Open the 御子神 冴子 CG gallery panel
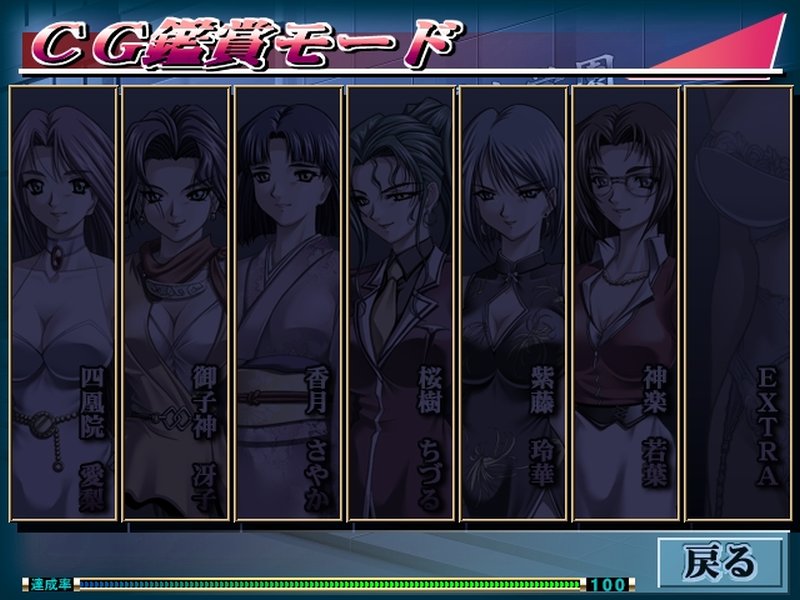800x600 pixels. click(x=176, y=303)
